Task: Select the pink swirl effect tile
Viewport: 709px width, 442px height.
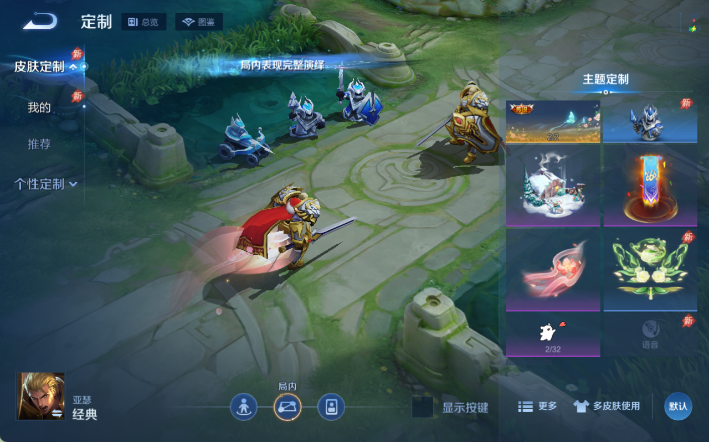Action: click(552, 270)
